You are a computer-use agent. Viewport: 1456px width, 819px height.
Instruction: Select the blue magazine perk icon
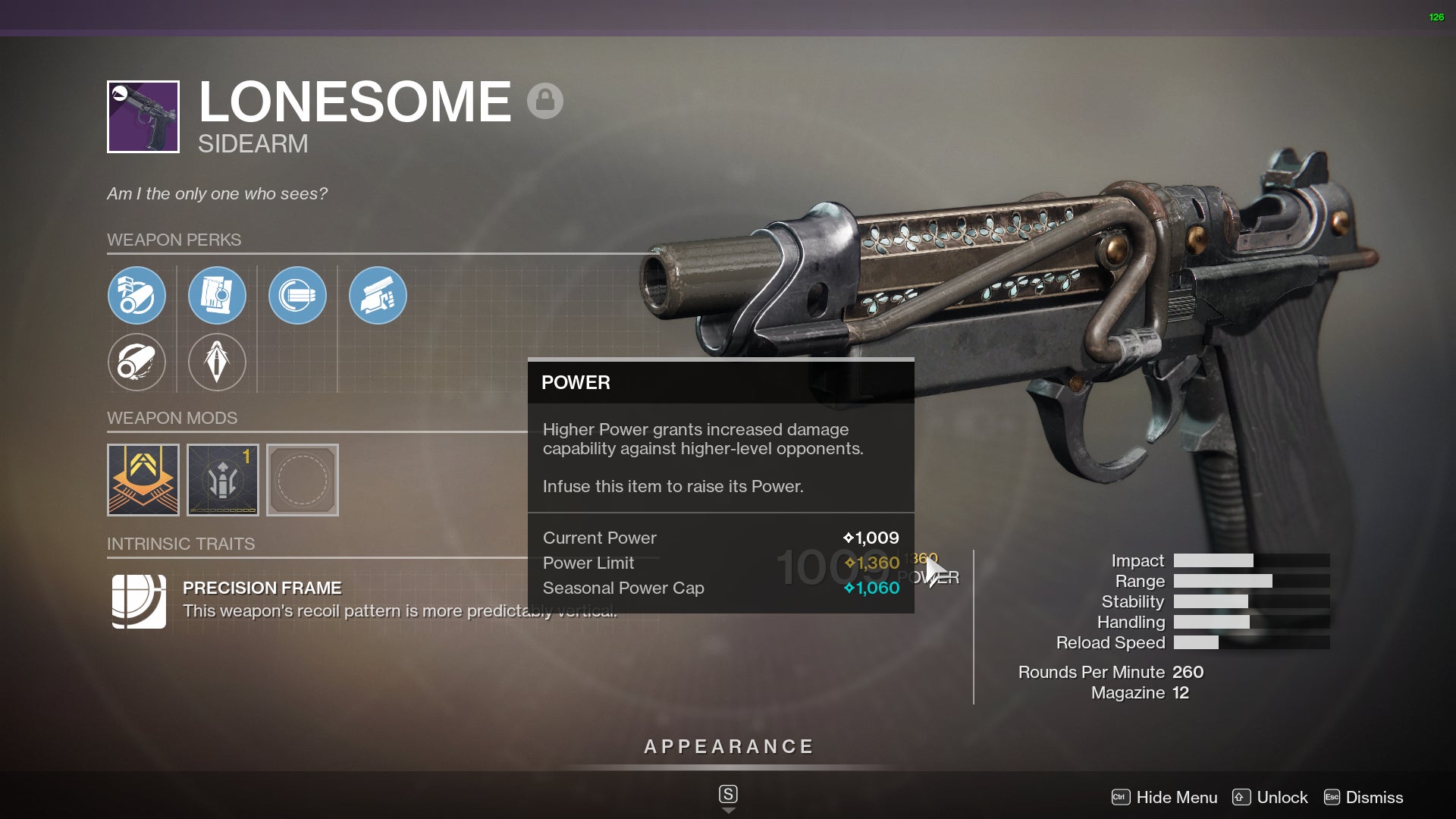click(x=217, y=296)
